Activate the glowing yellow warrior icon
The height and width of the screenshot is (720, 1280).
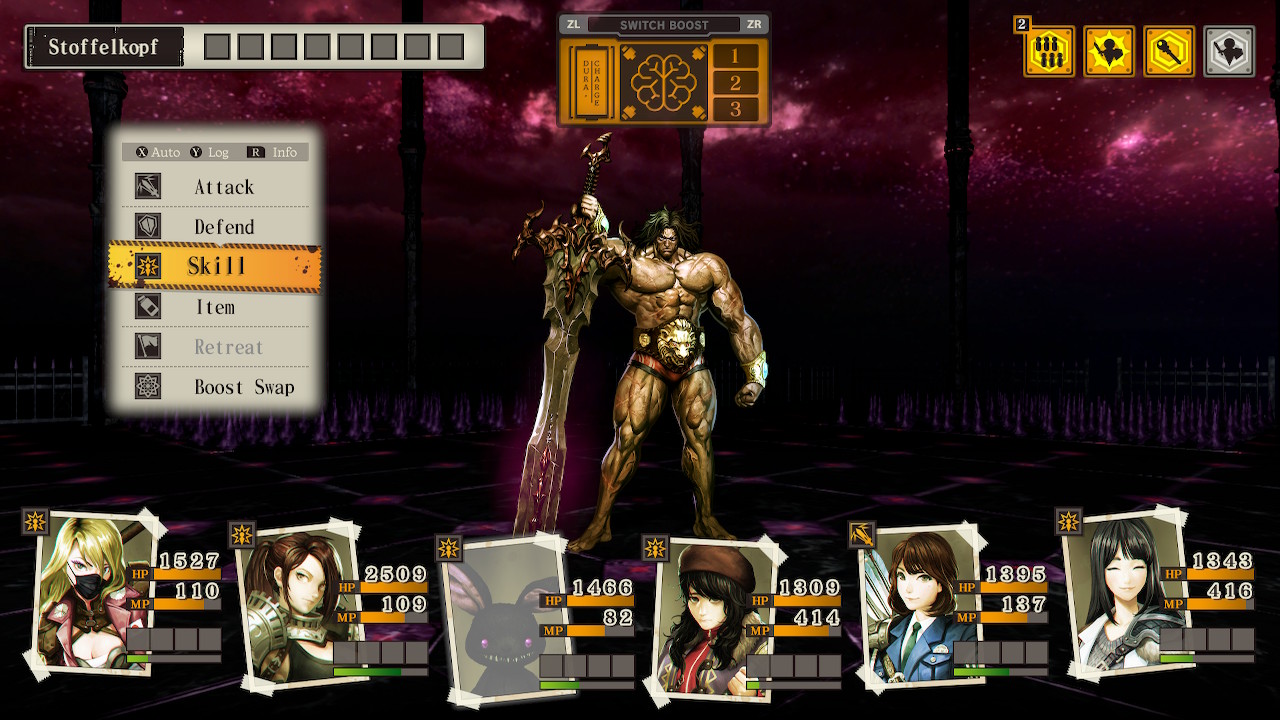[1109, 51]
